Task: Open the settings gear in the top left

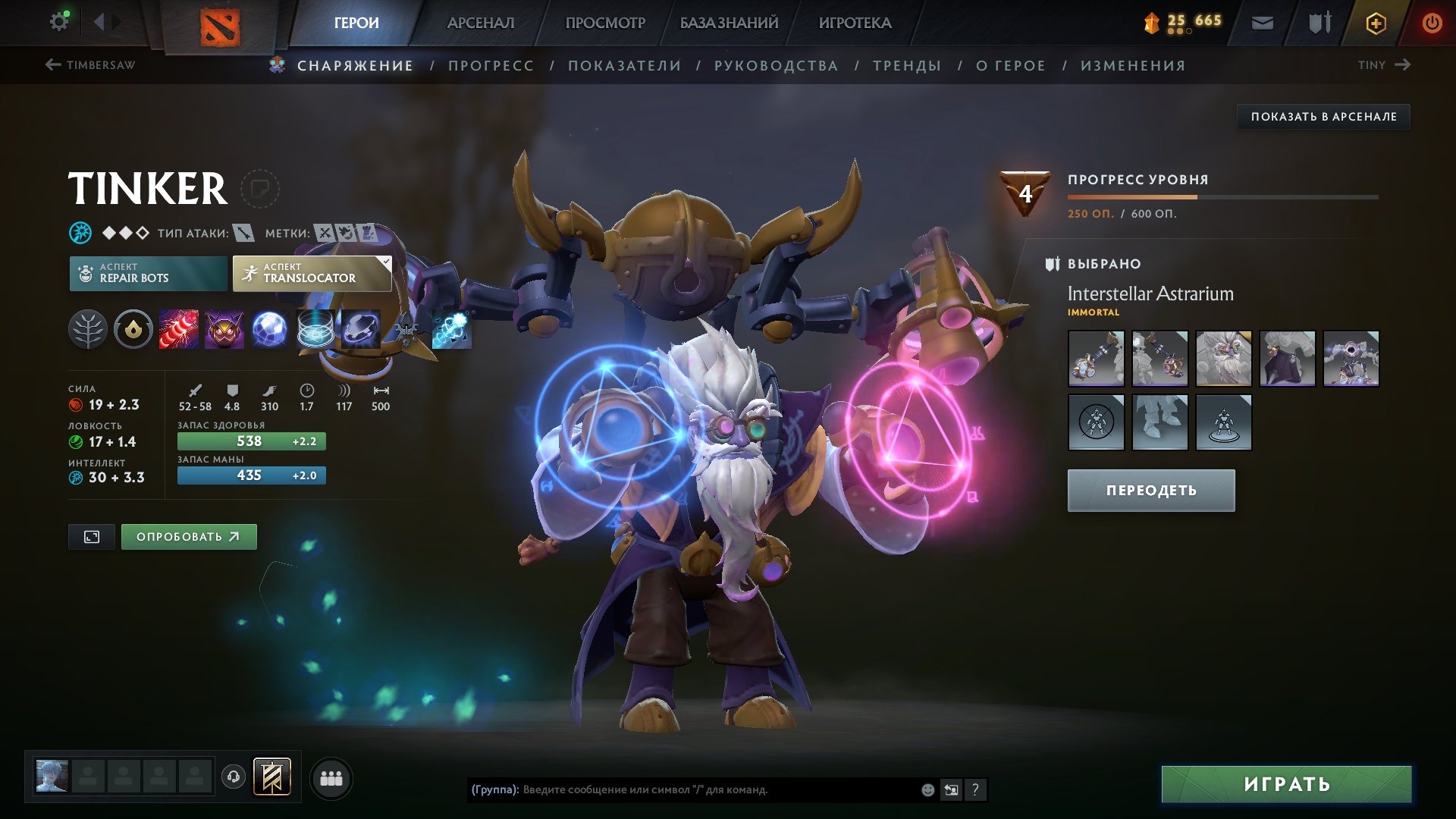Action: point(58,21)
